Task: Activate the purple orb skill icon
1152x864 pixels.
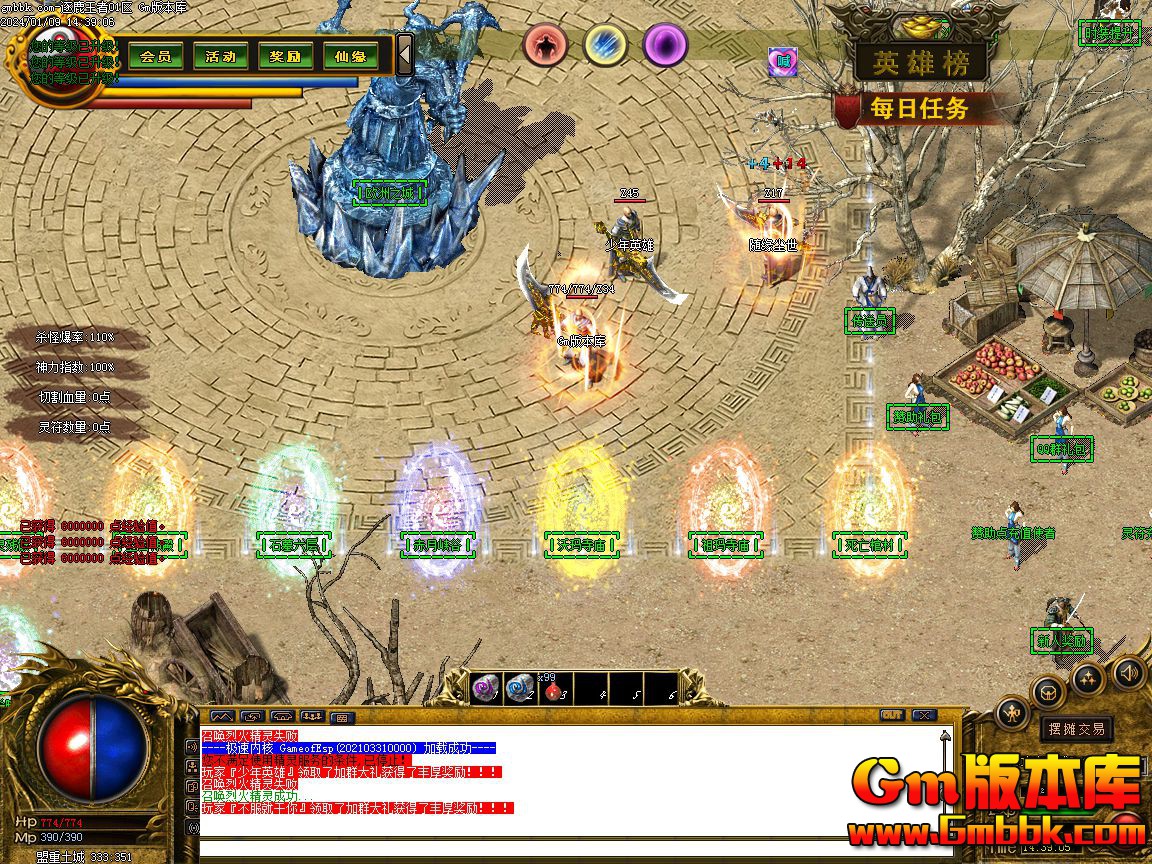Action: click(x=665, y=44)
